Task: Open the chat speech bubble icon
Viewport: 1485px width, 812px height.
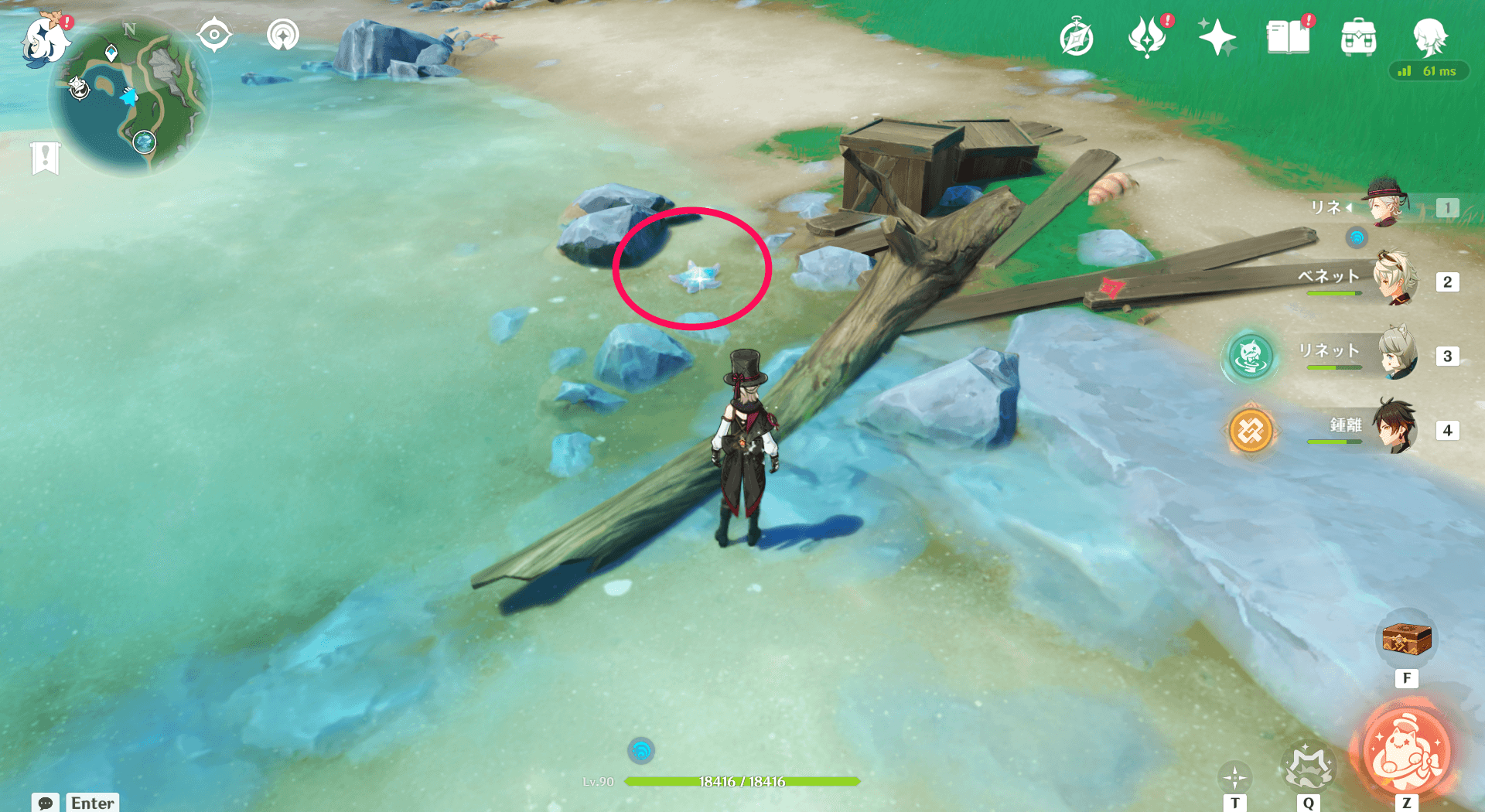Action: click(46, 803)
